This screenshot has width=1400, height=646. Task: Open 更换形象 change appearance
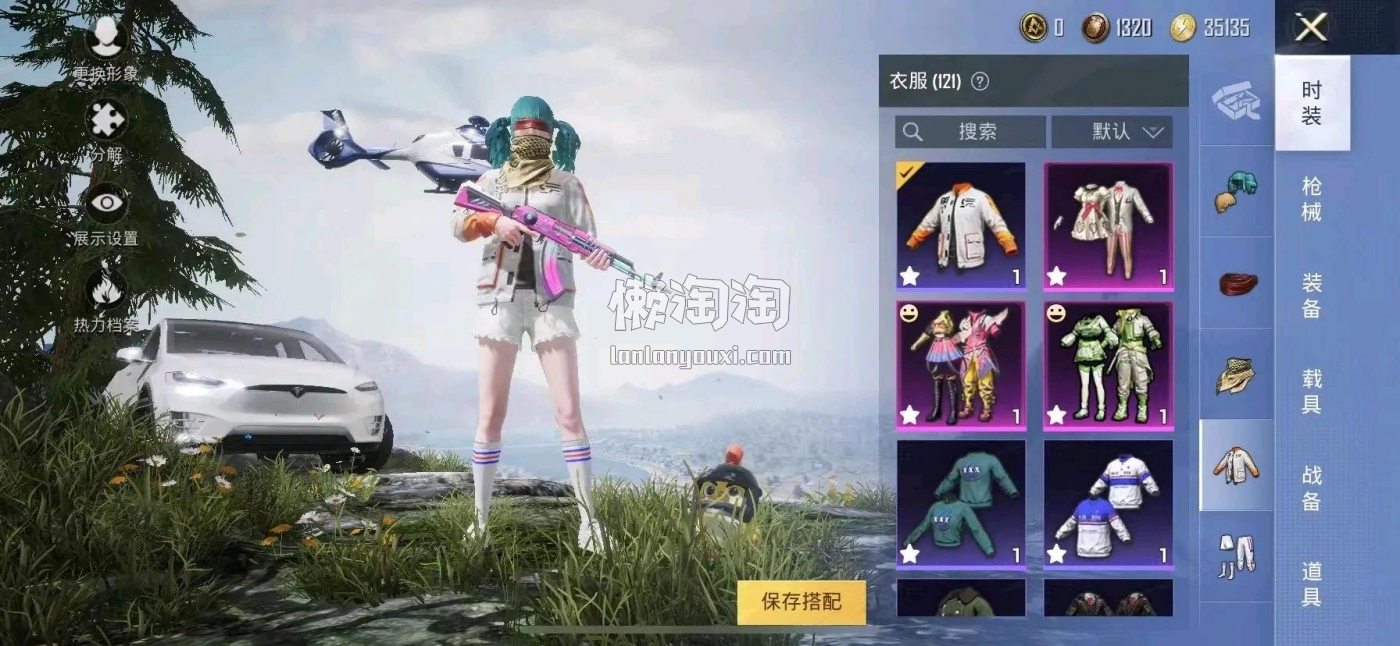pos(106,50)
